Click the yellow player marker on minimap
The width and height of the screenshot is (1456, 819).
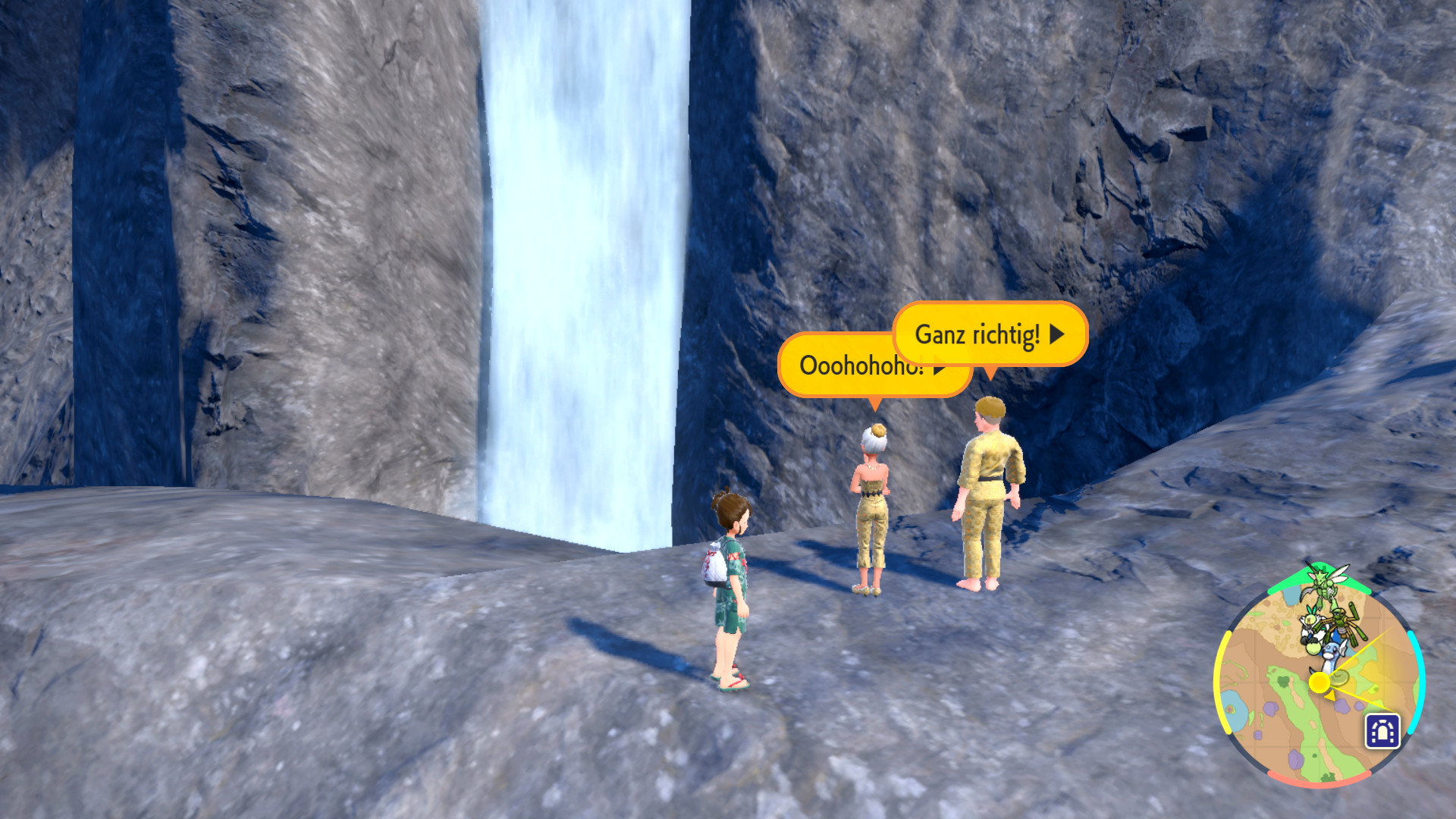pyautogui.click(x=1319, y=682)
